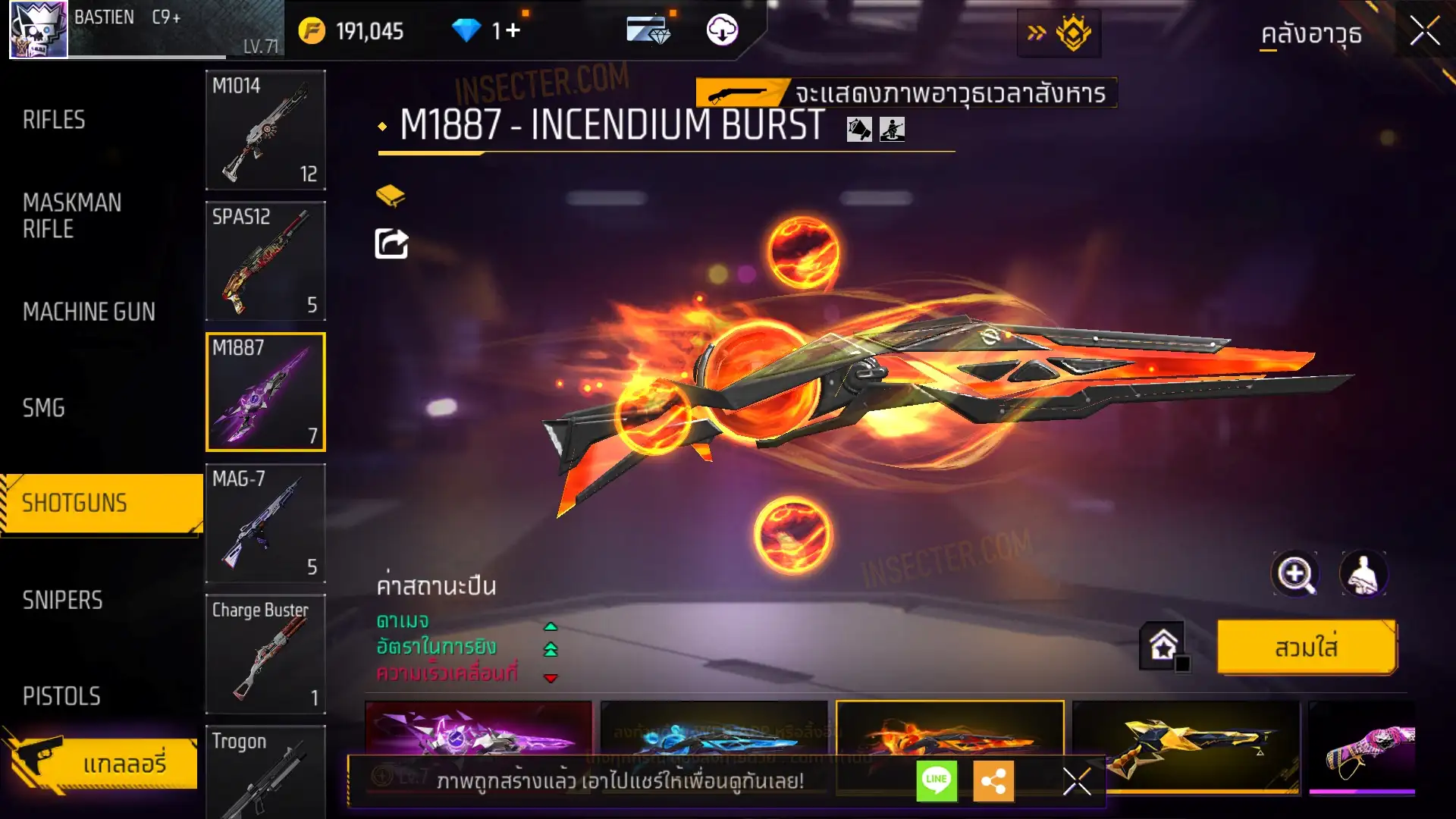Dismiss the share notification banner

(x=1076, y=781)
